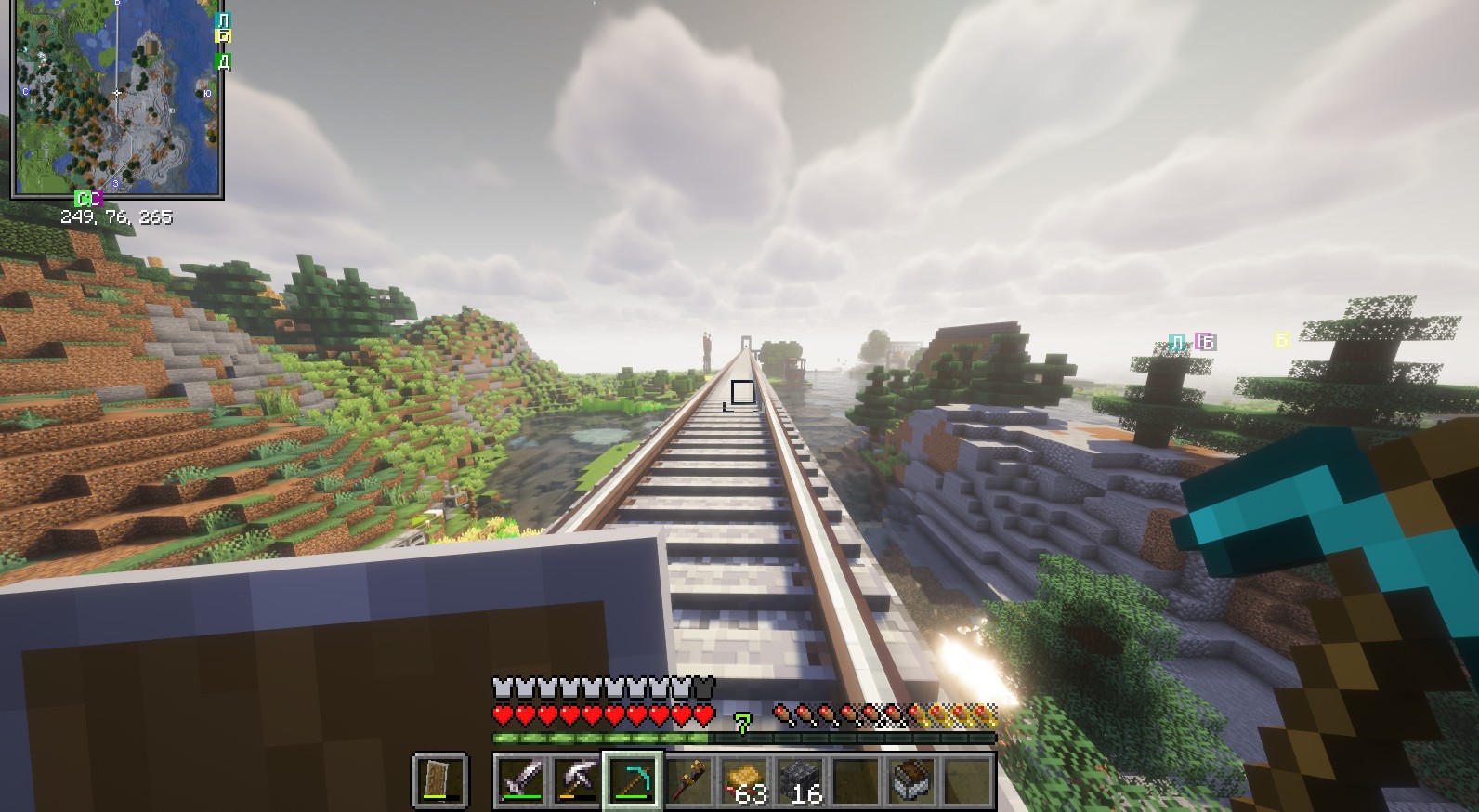Select the iron pickaxe hotbar slot
1479x812 pixels.
(x=577, y=779)
